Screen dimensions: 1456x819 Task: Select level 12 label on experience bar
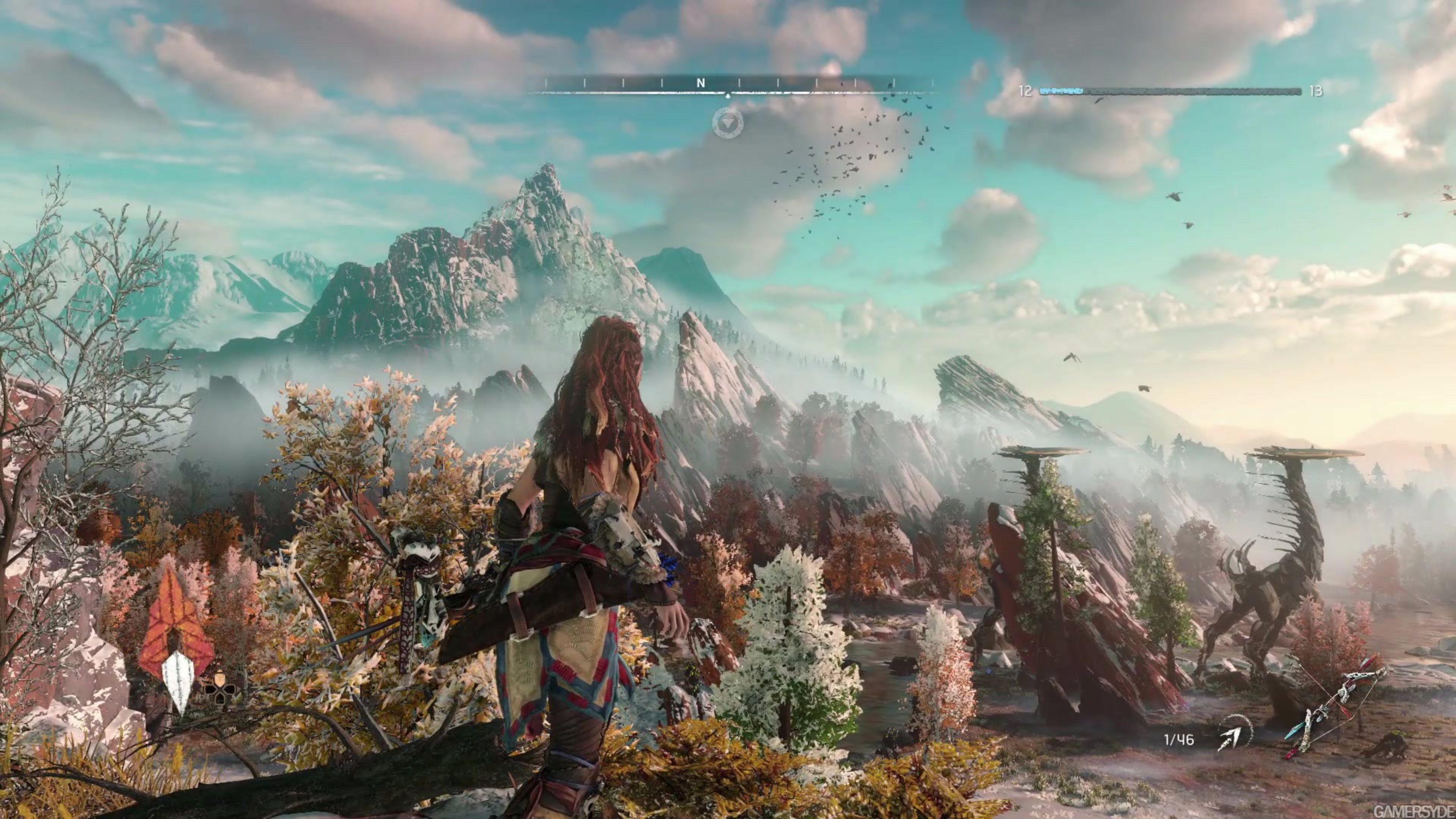1026,91
